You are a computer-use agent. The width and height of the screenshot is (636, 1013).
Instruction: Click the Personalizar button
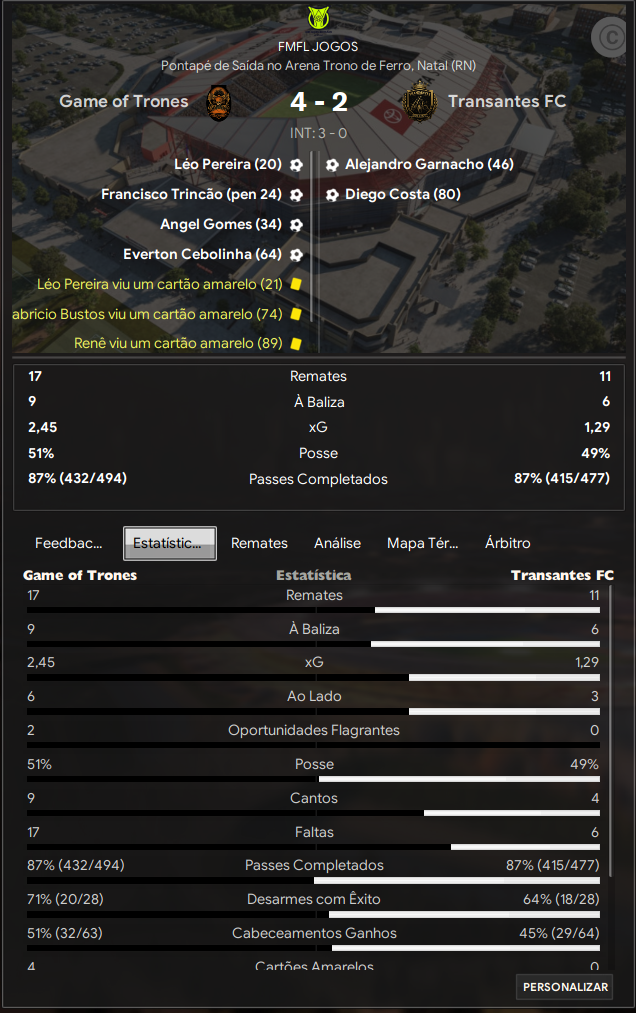pyautogui.click(x=565, y=987)
